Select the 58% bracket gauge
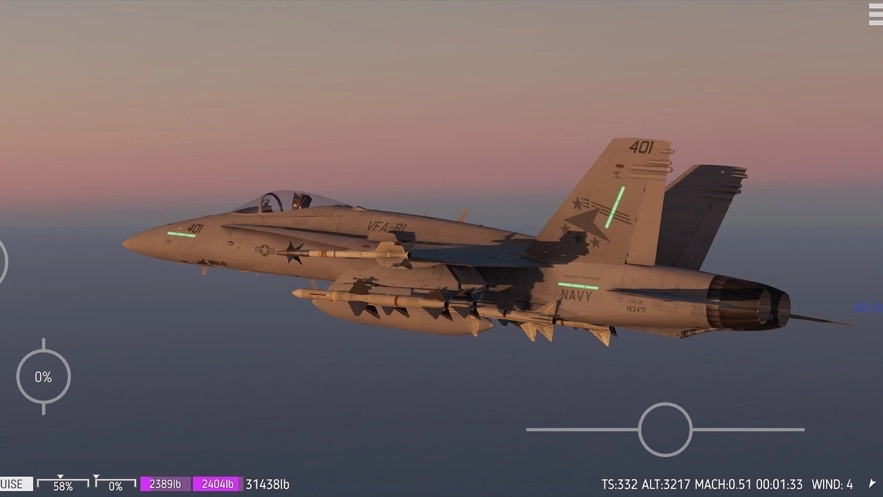Image resolution: width=883 pixels, height=497 pixels. click(62, 485)
